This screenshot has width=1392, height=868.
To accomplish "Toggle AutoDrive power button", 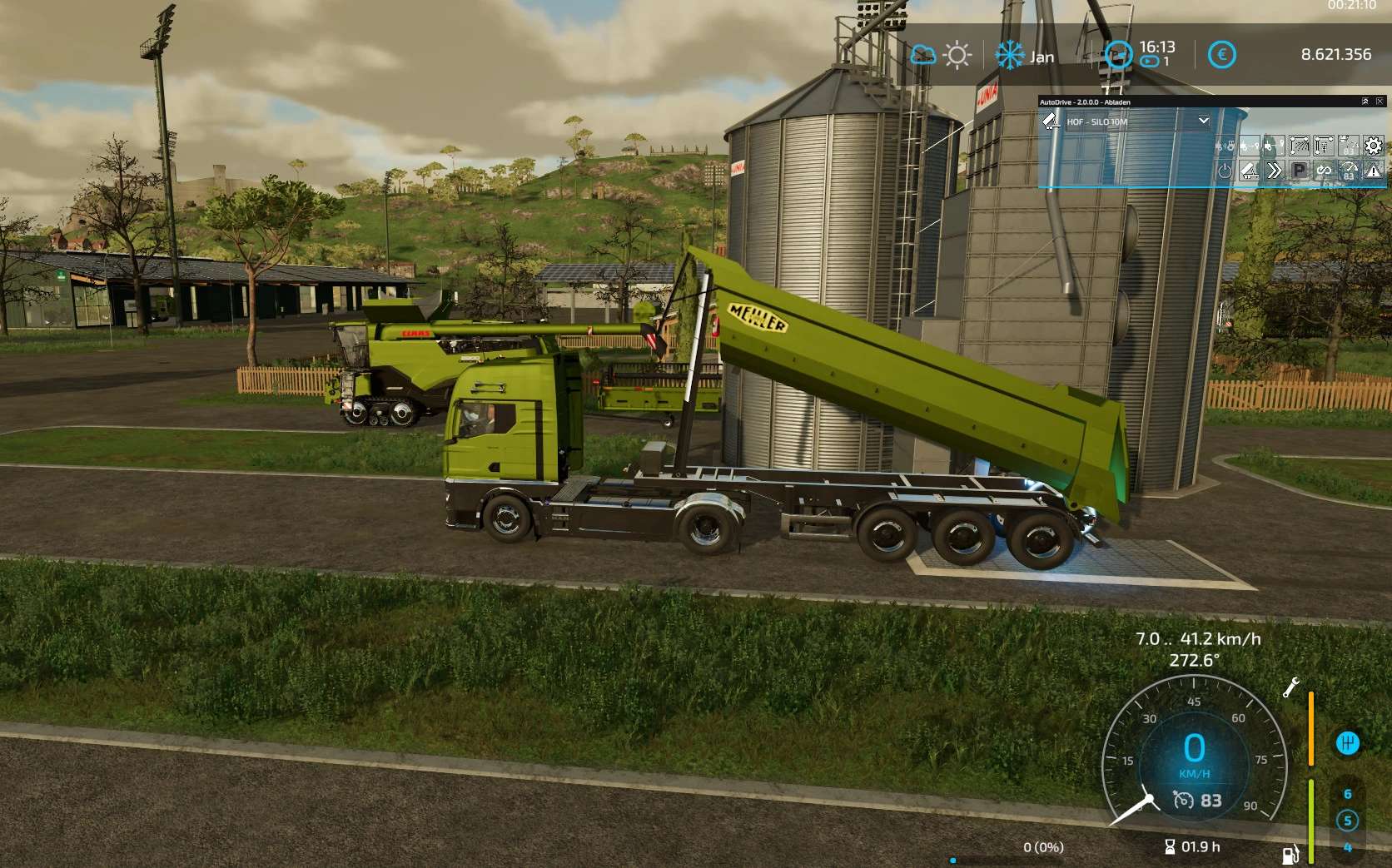I will coord(1225,171).
